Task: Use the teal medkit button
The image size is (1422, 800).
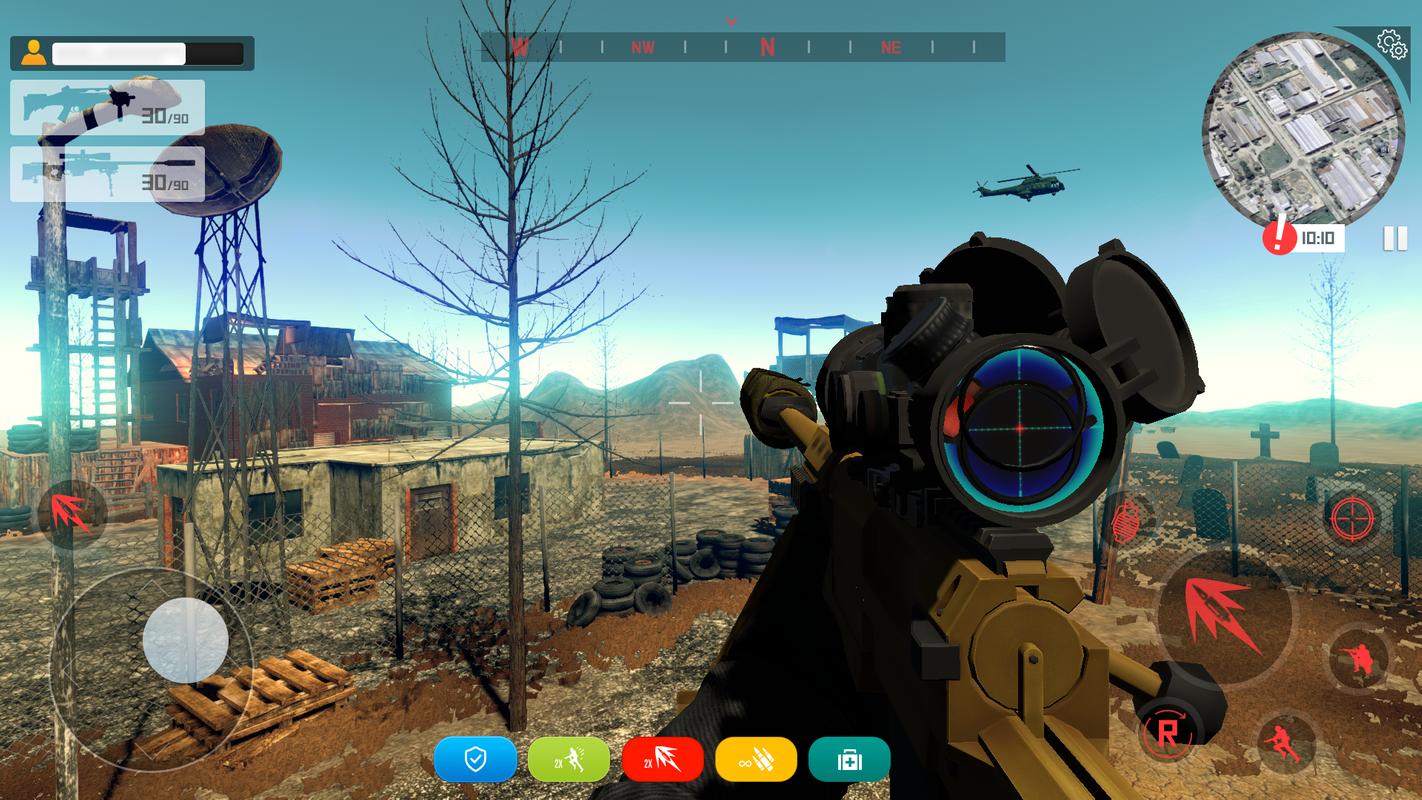Action: pos(849,759)
